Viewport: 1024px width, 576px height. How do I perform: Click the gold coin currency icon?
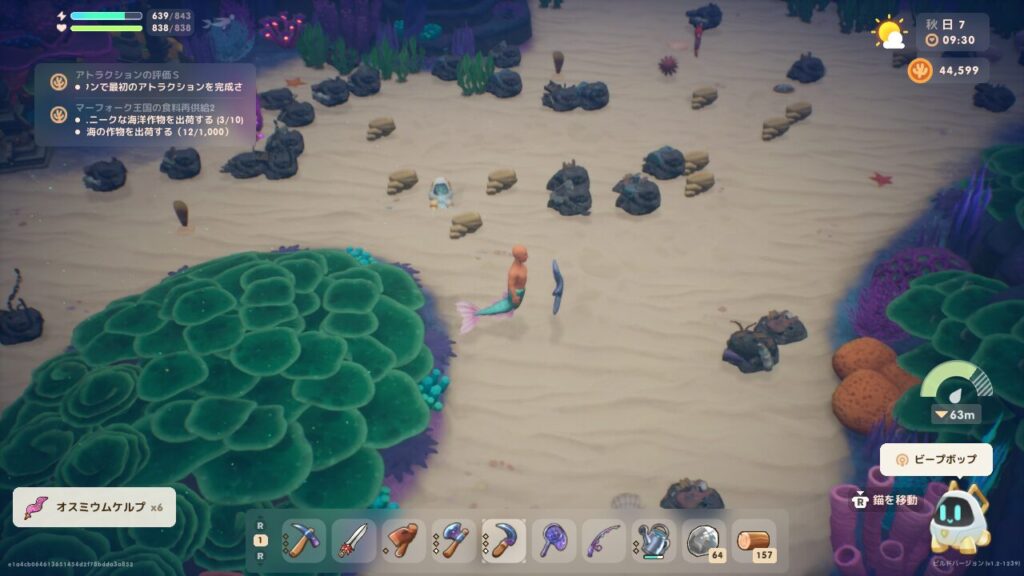pyautogui.click(x=920, y=70)
